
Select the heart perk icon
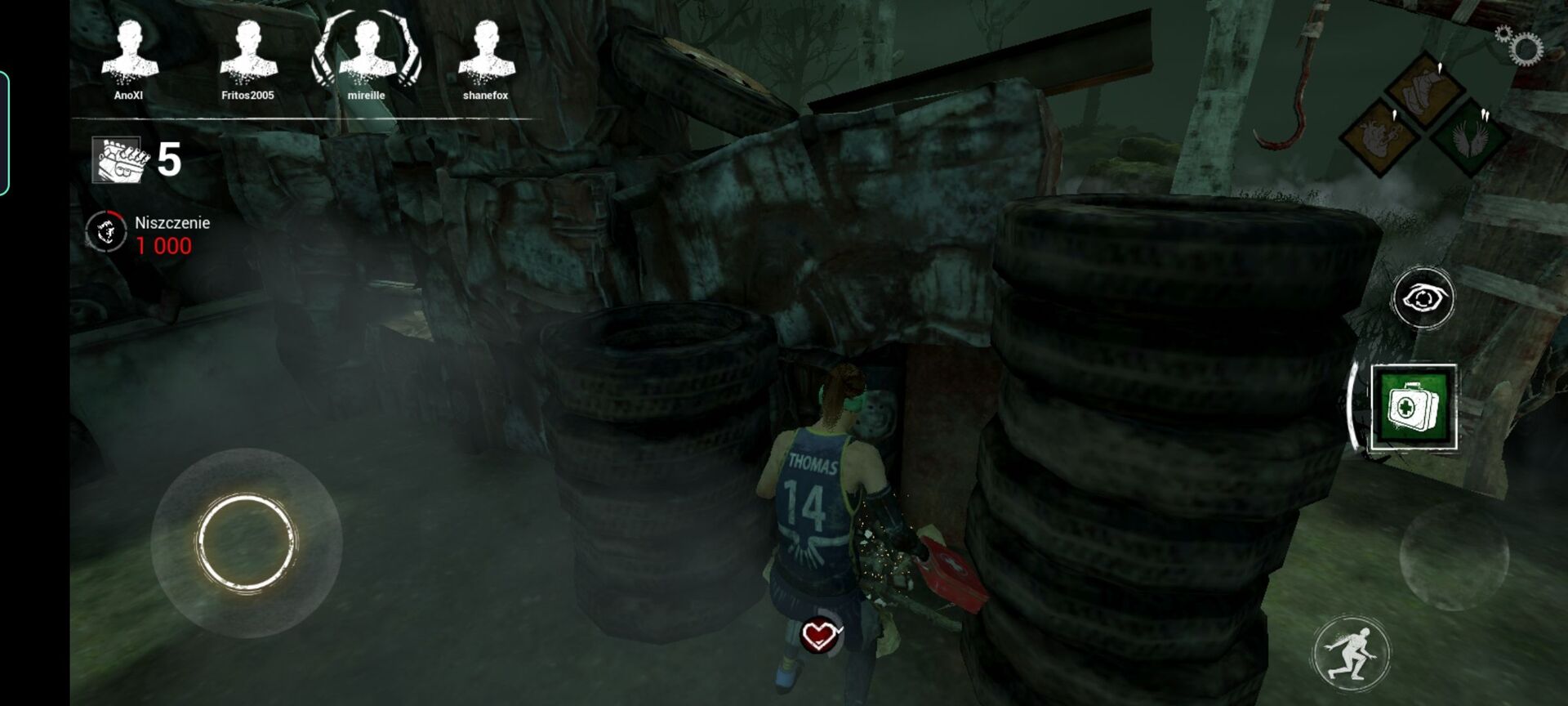coord(1379,136)
